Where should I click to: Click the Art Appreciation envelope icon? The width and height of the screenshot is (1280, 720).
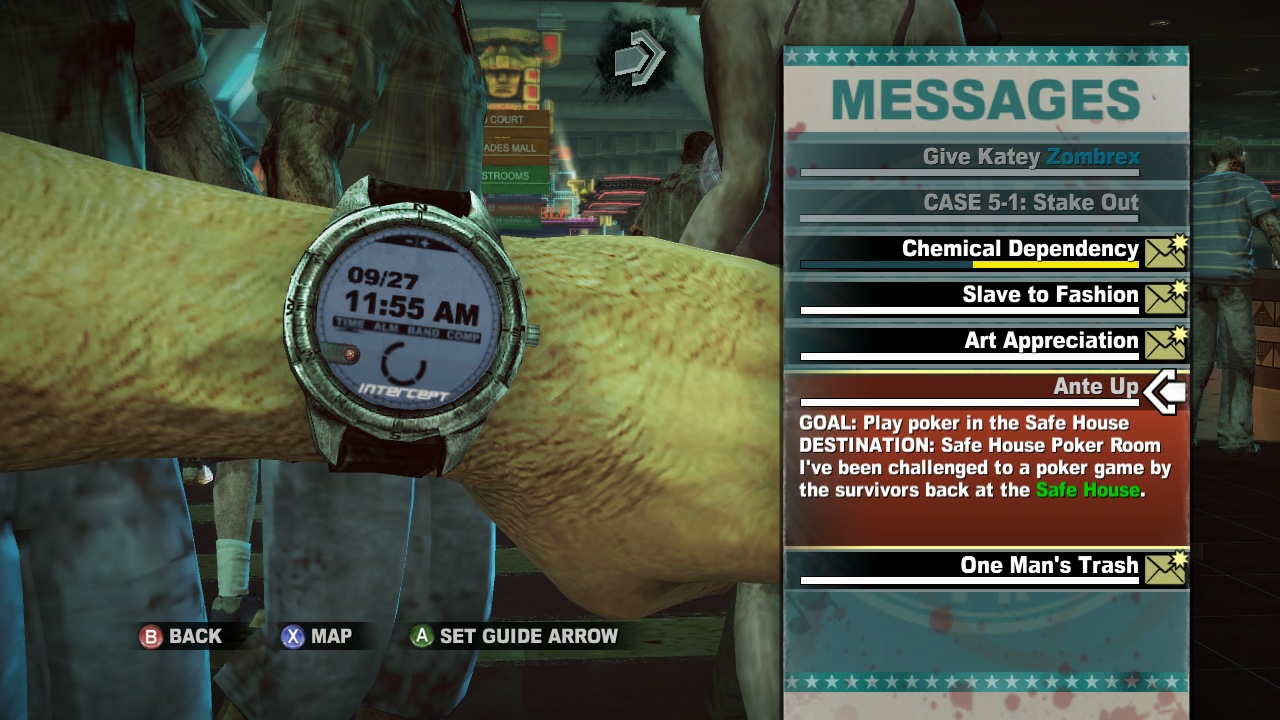click(1166, 342)
